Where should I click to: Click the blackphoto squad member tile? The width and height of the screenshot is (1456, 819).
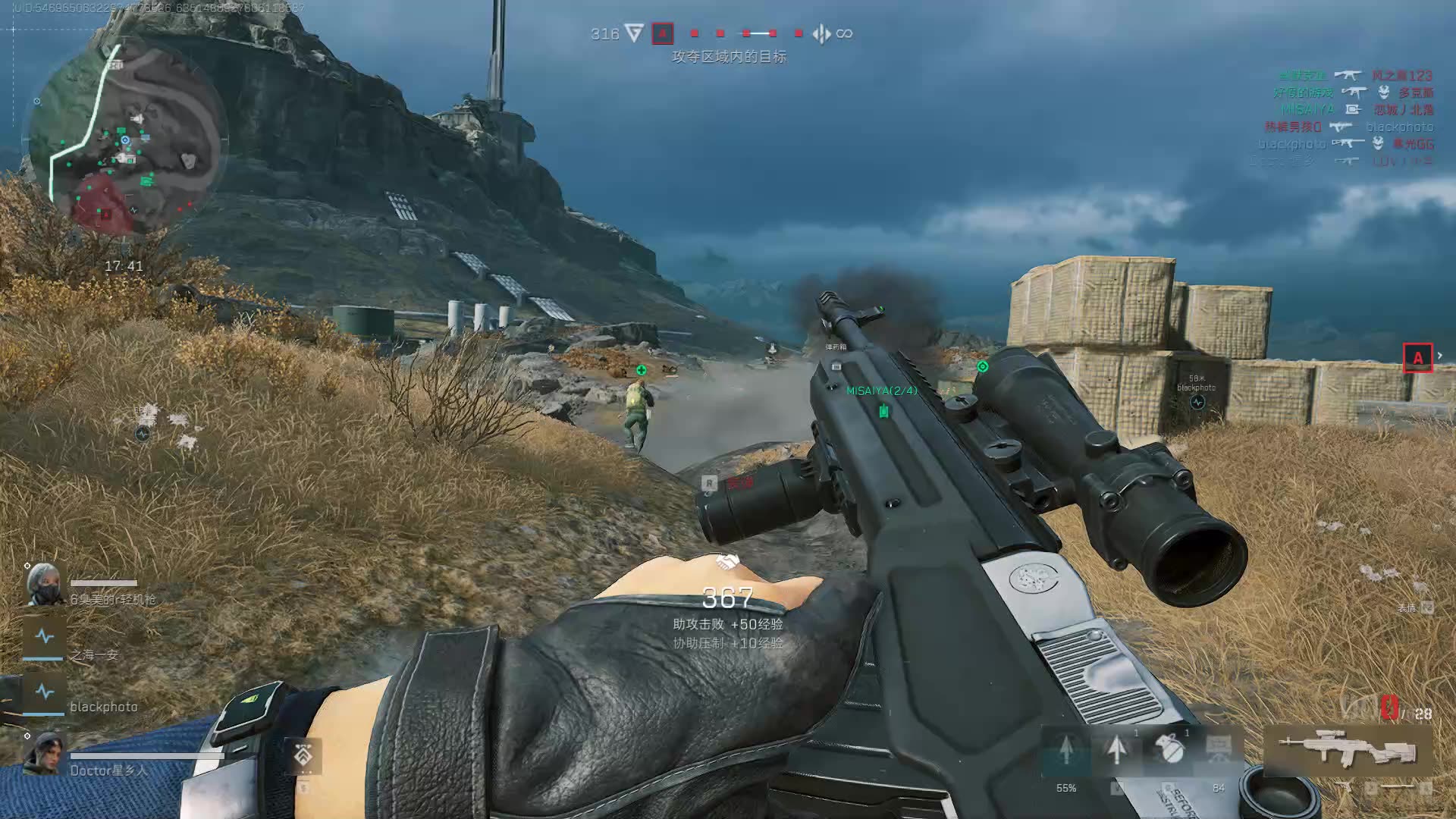point(44,692)
